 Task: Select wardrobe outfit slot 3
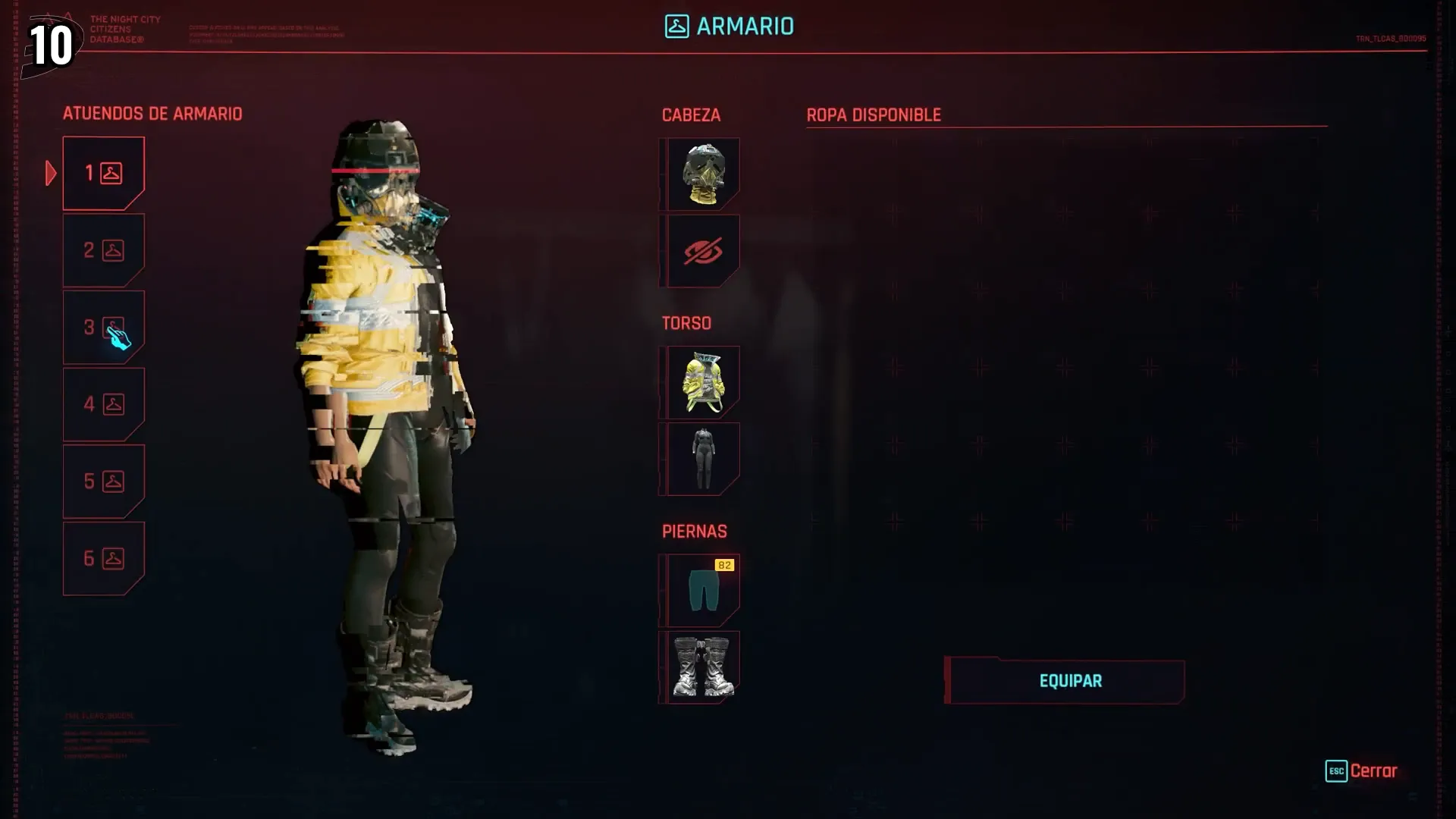[104, 327]
